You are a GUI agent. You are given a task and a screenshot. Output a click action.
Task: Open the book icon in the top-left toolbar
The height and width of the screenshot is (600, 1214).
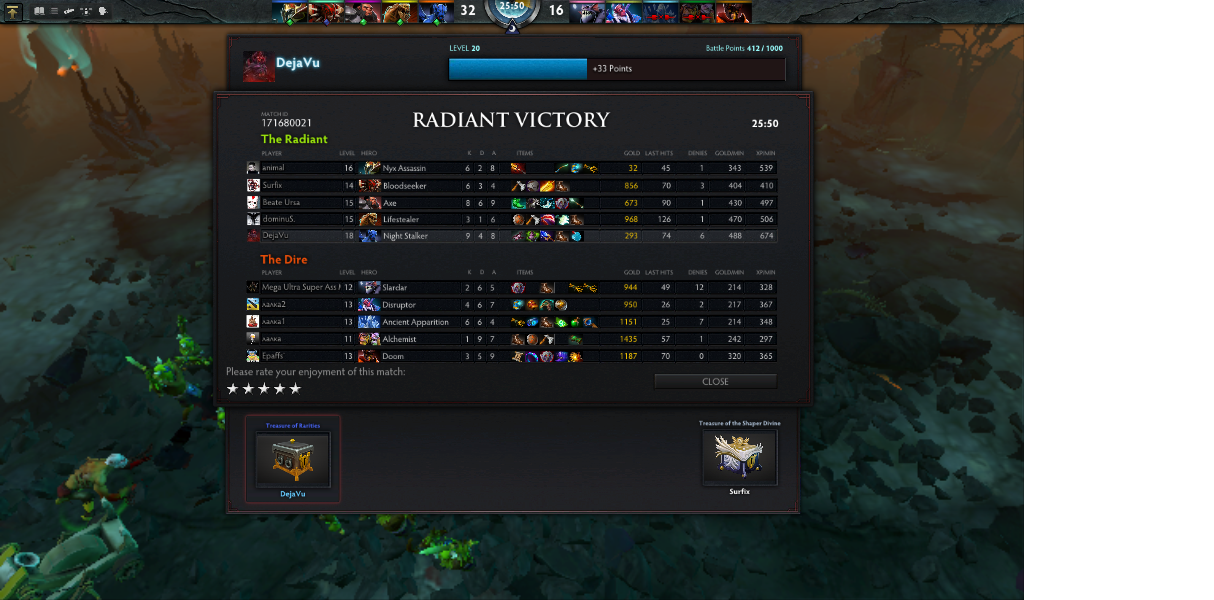(x=39, y=11)
